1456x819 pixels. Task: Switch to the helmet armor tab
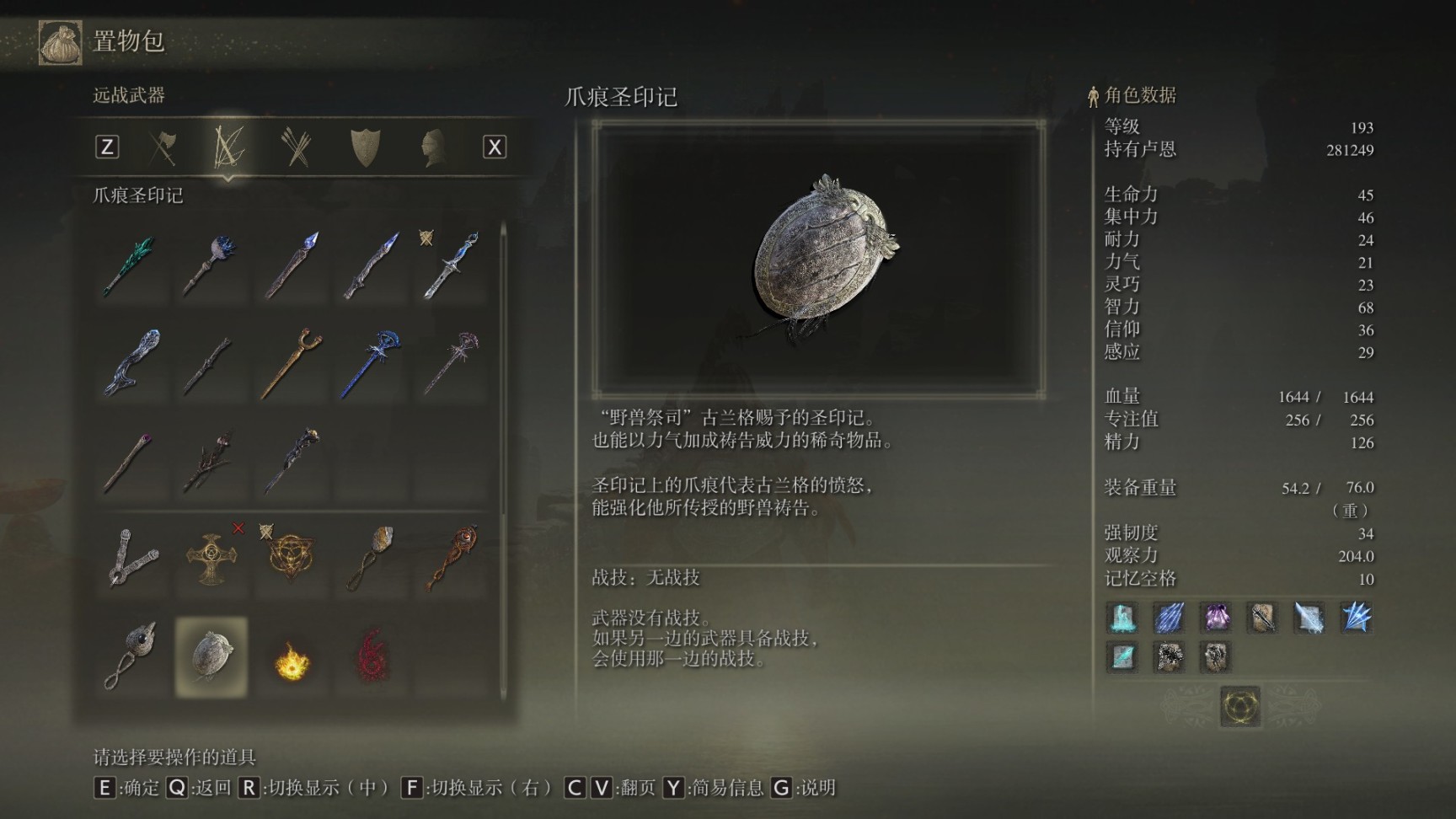432,147
